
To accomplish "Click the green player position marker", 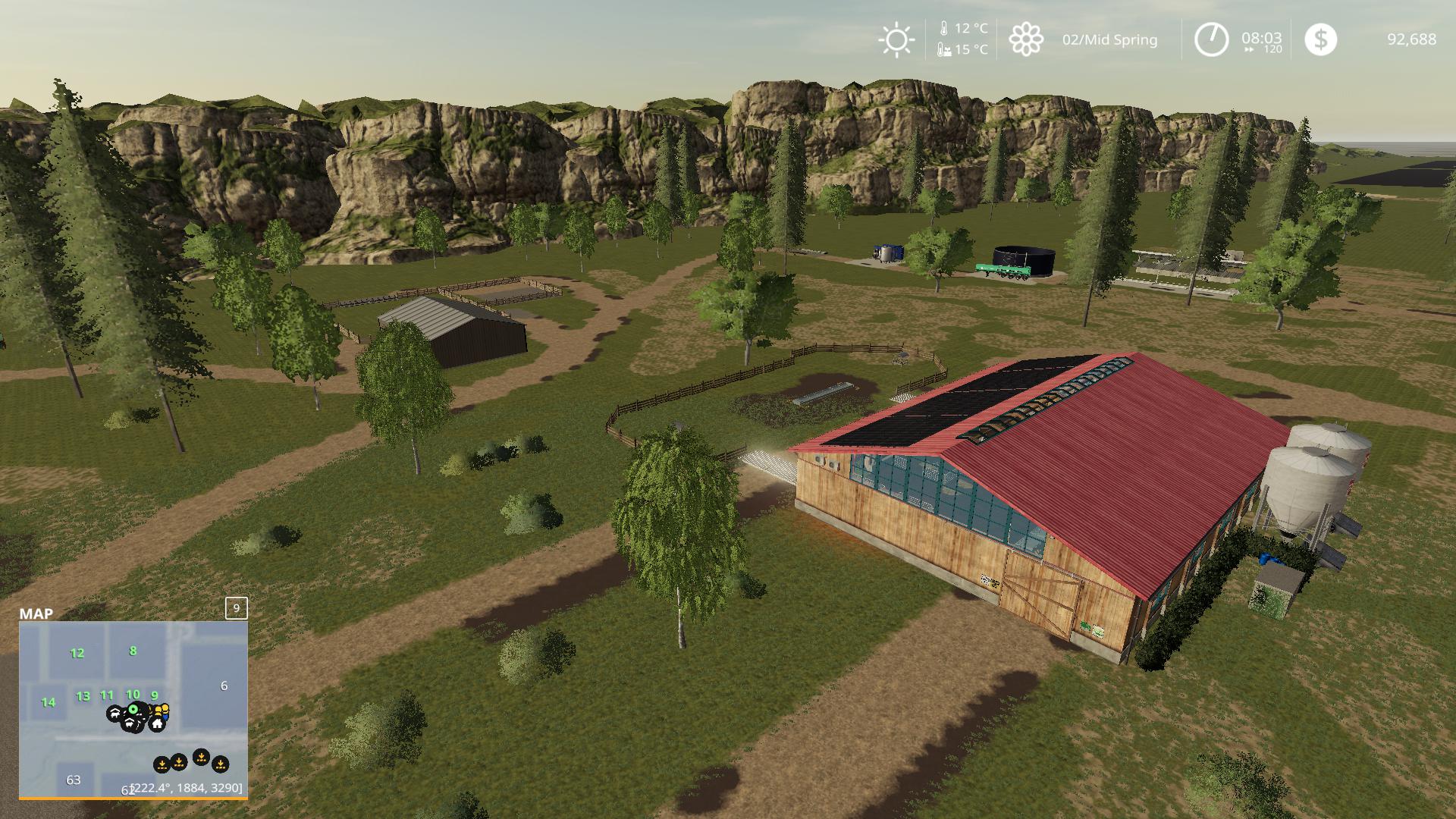I will click(x=133, y=709).
